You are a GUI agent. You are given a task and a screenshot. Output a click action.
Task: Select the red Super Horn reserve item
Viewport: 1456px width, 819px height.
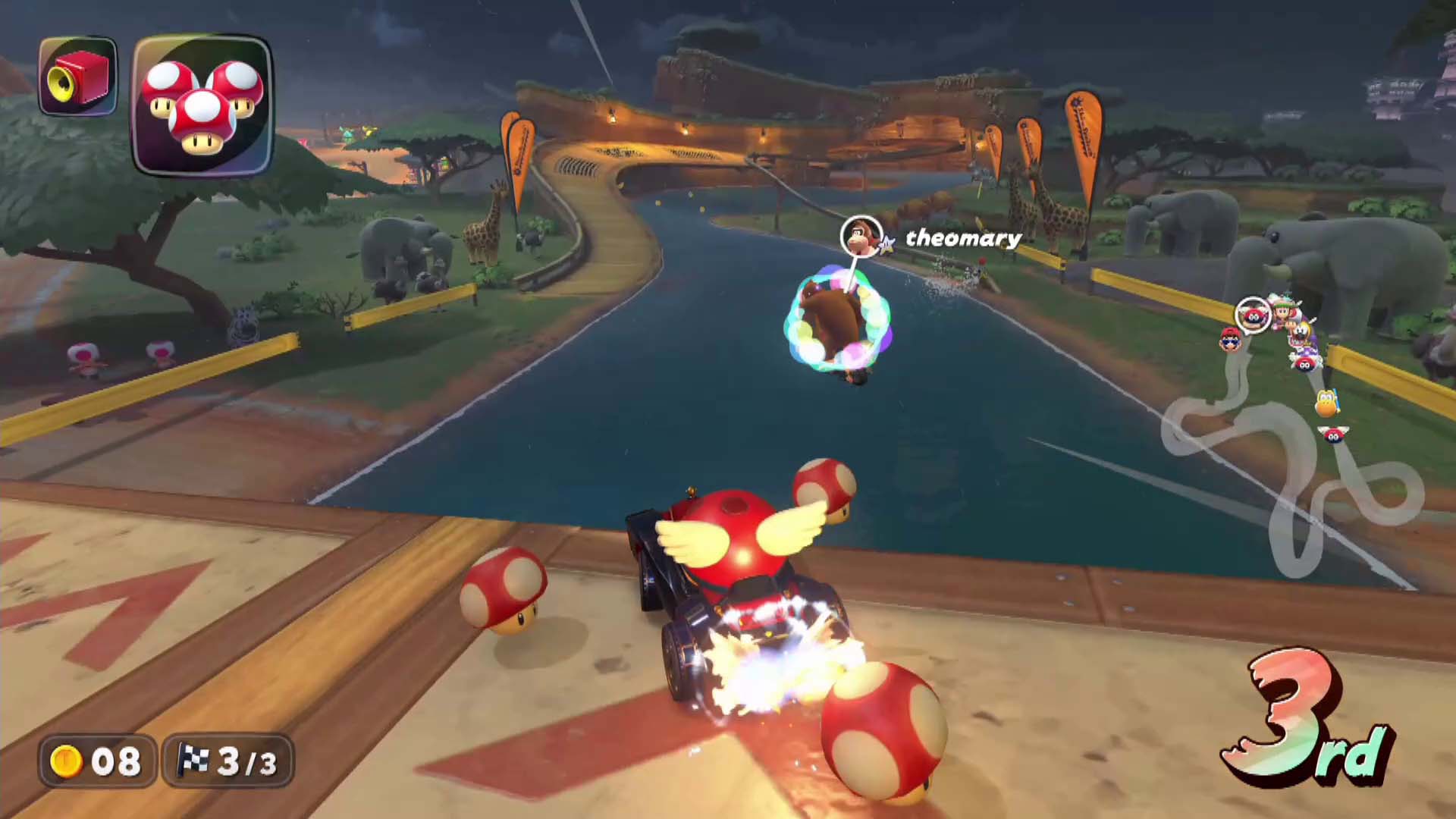point(78,76)
